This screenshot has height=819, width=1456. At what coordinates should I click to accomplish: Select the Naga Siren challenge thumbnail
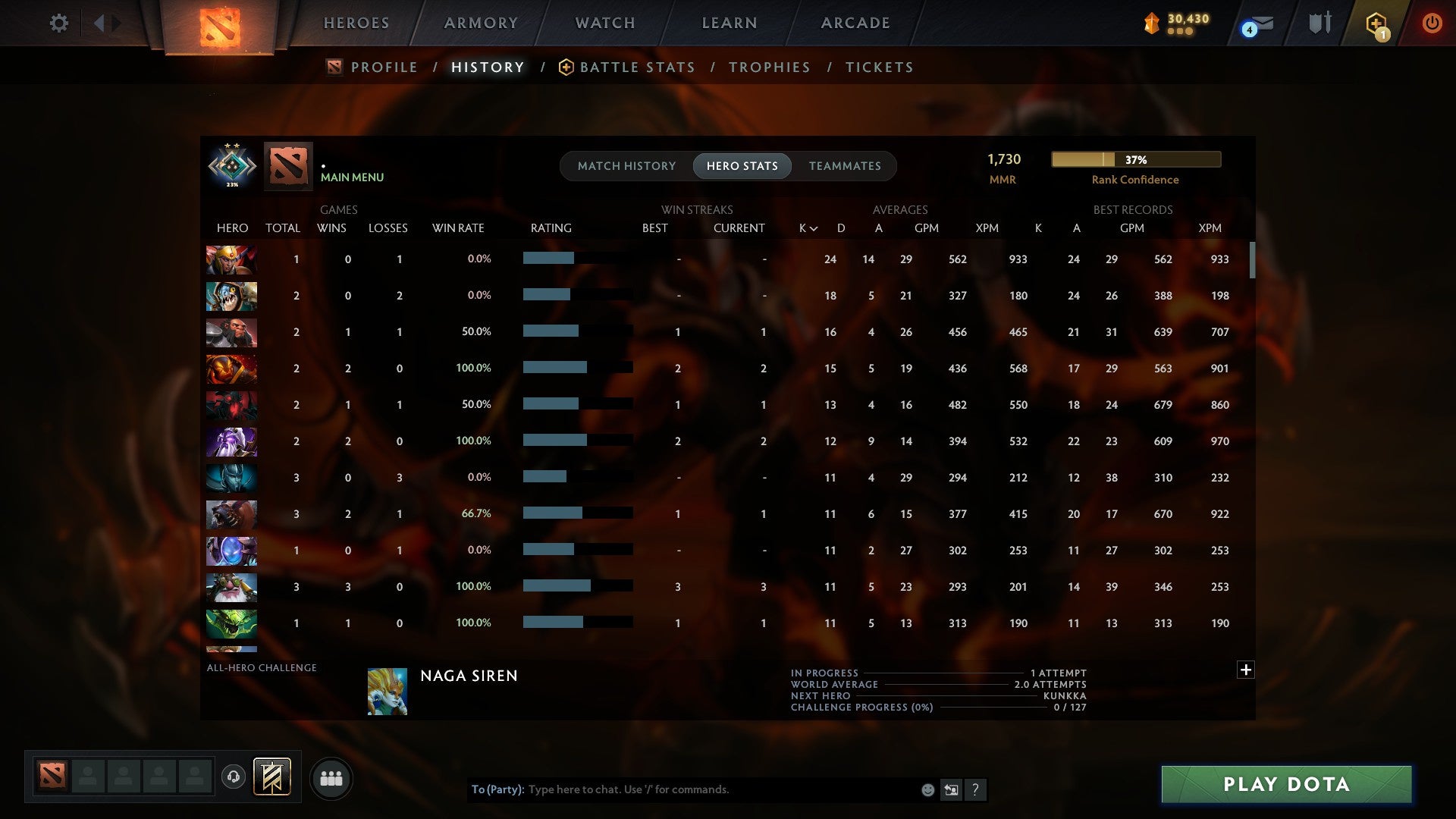(x=387, y=691)
